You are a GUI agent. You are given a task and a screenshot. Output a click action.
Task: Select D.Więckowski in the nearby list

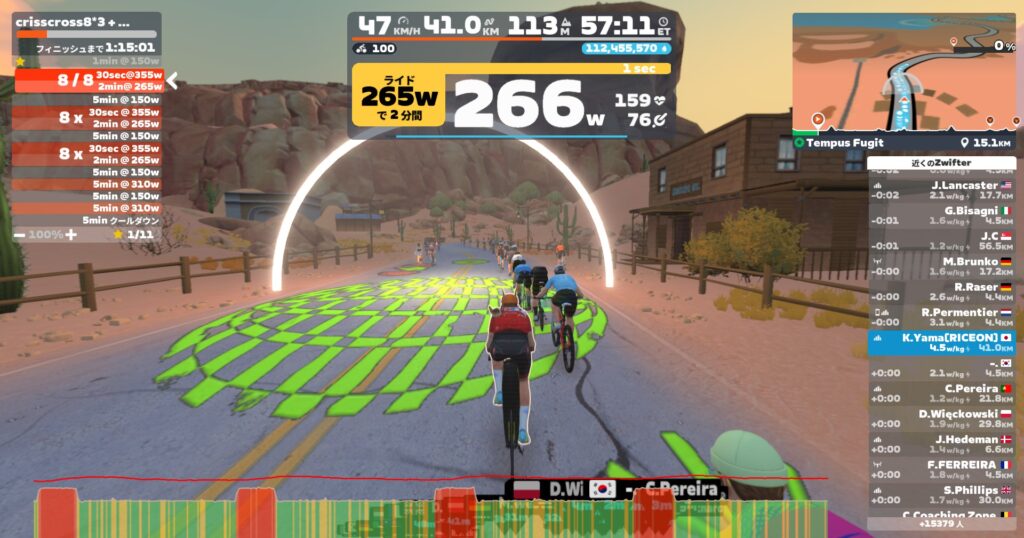[x=941, y=418]
